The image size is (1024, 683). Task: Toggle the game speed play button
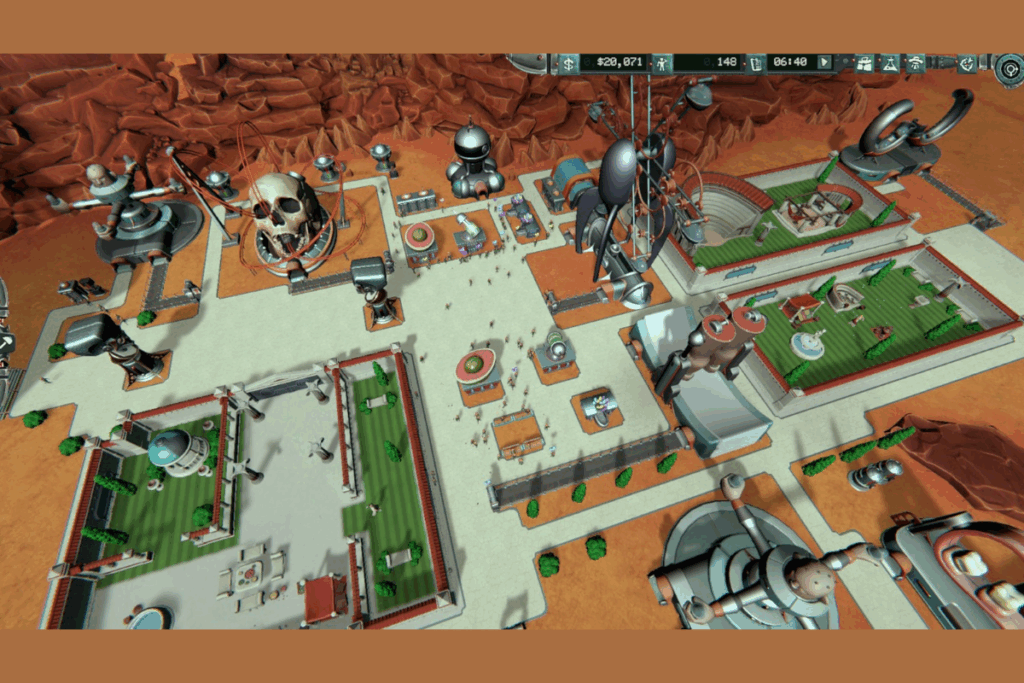point(824,63)
